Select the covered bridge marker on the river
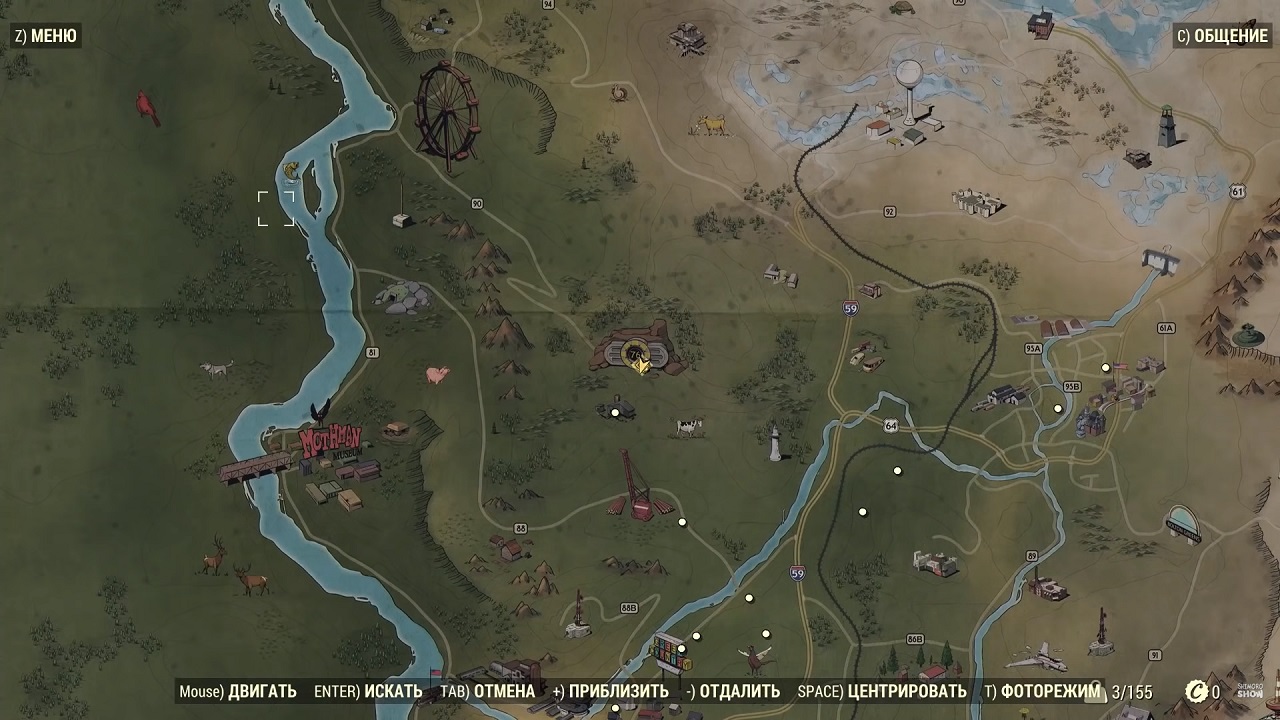 pos(256,467)
